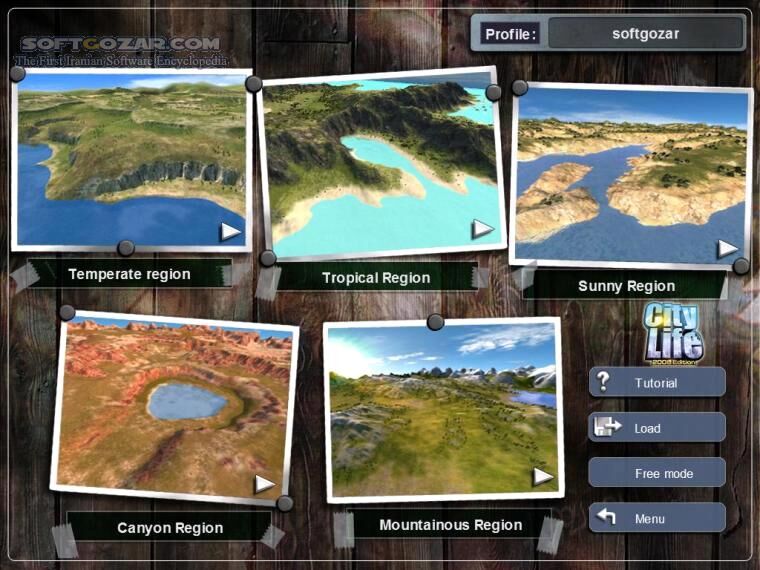The width and height of the screenshot is (760, 570).
Task: Choose Free mode
Action: coord(656,473)
